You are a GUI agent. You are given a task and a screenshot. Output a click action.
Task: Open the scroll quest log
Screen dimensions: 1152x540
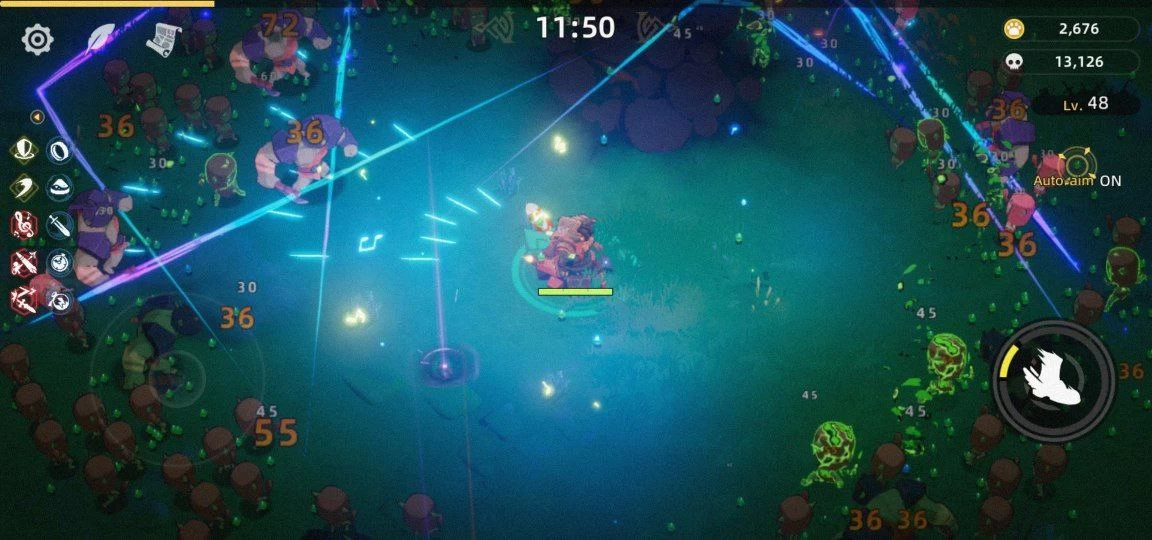(163, 39)
